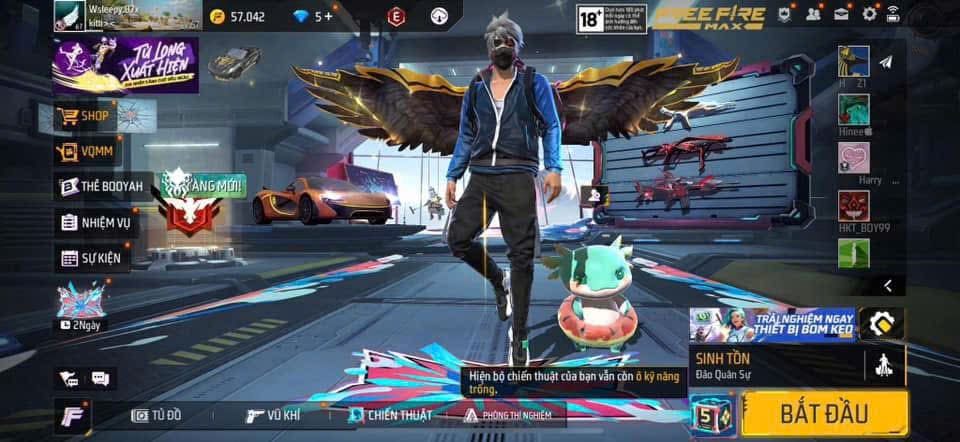This screenshot has width=960, height=442.
Task: Open the friends list icon
Action: (x=813, y=14)
